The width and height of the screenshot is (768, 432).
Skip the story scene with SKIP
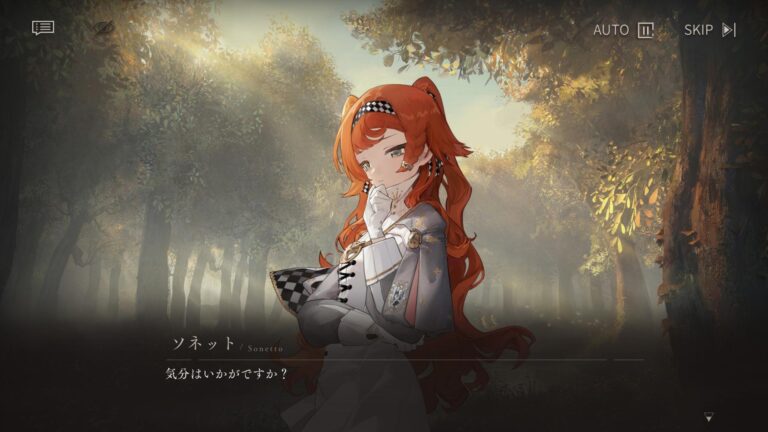[709, 30]
